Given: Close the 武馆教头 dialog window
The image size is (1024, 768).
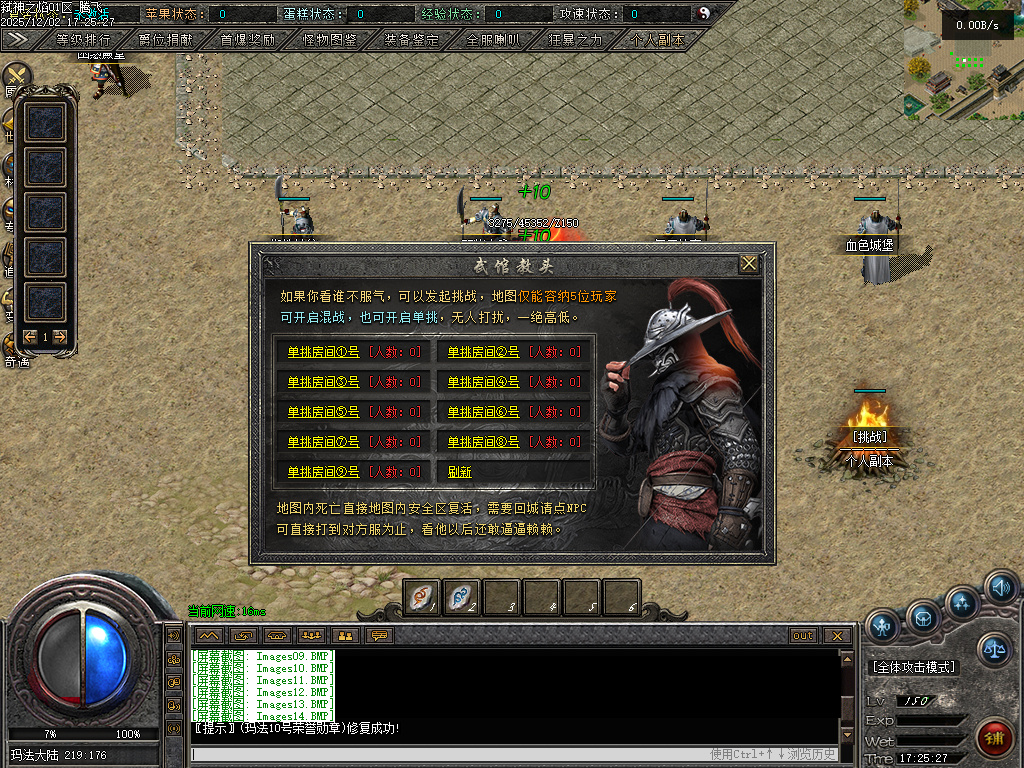Looking at the screenshot, I should coord(748,264).
